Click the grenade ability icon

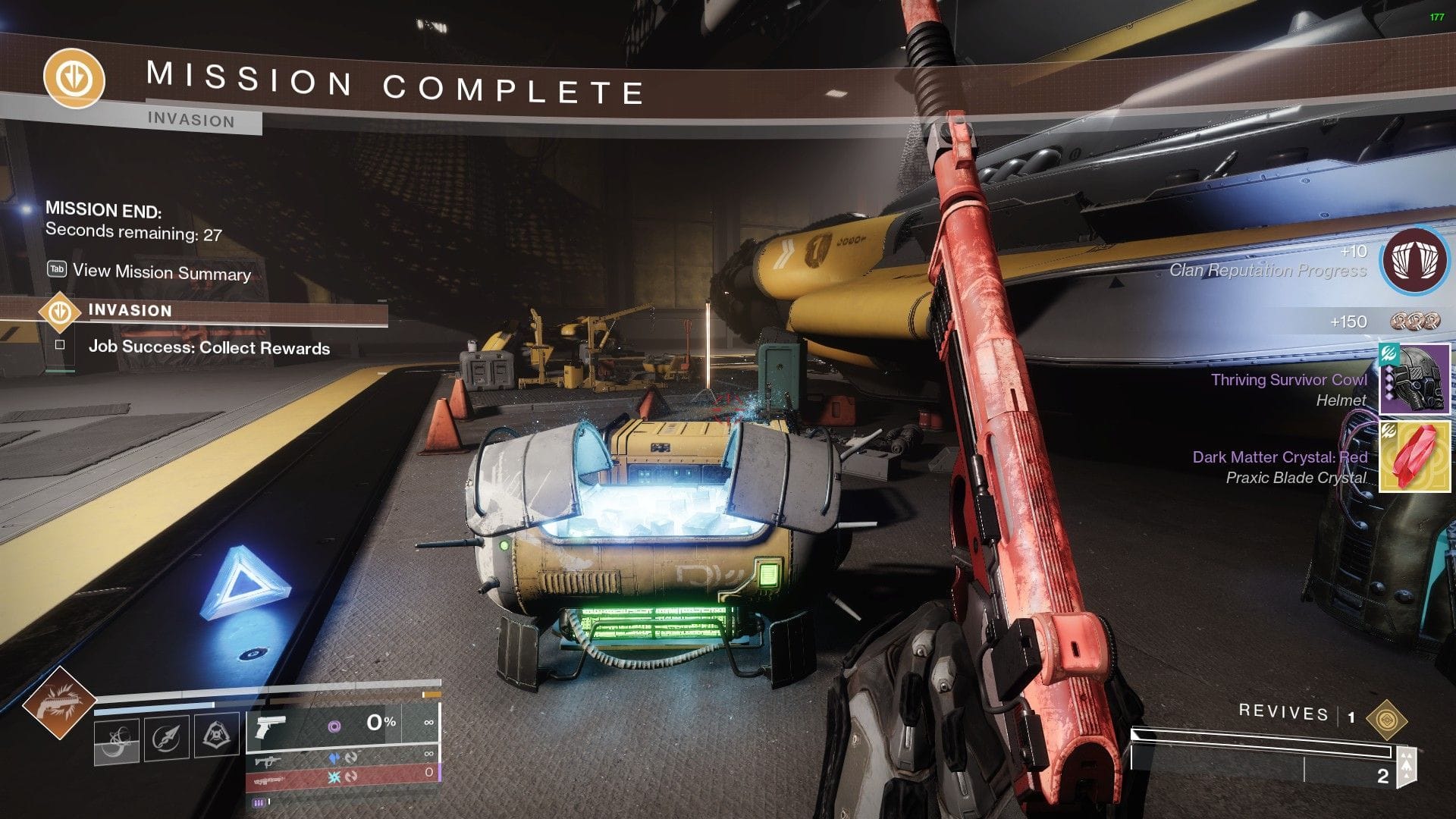pos(118,739)
